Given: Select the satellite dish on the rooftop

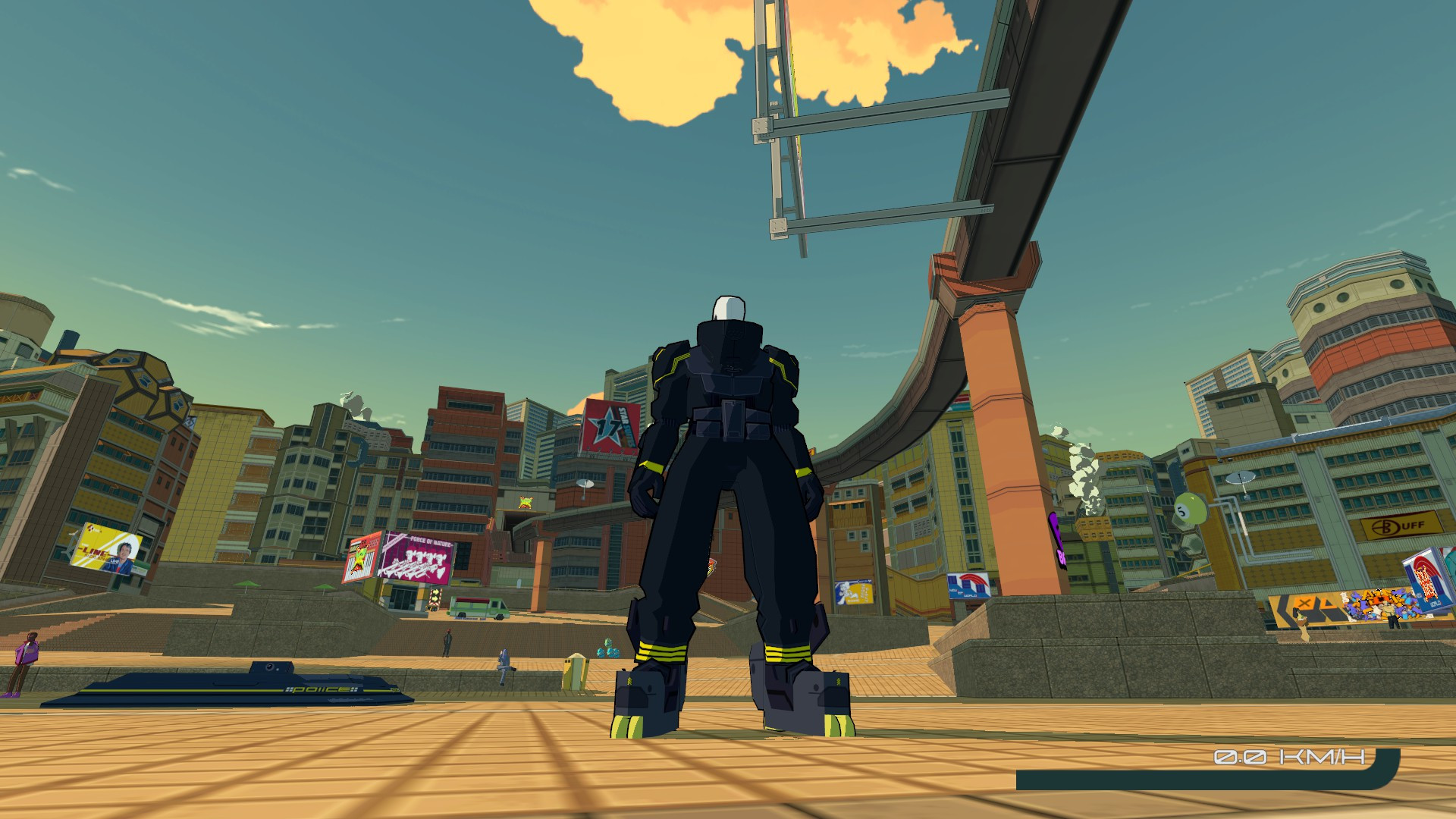Looking at the screenshot, I should [x=1240, y=478].
